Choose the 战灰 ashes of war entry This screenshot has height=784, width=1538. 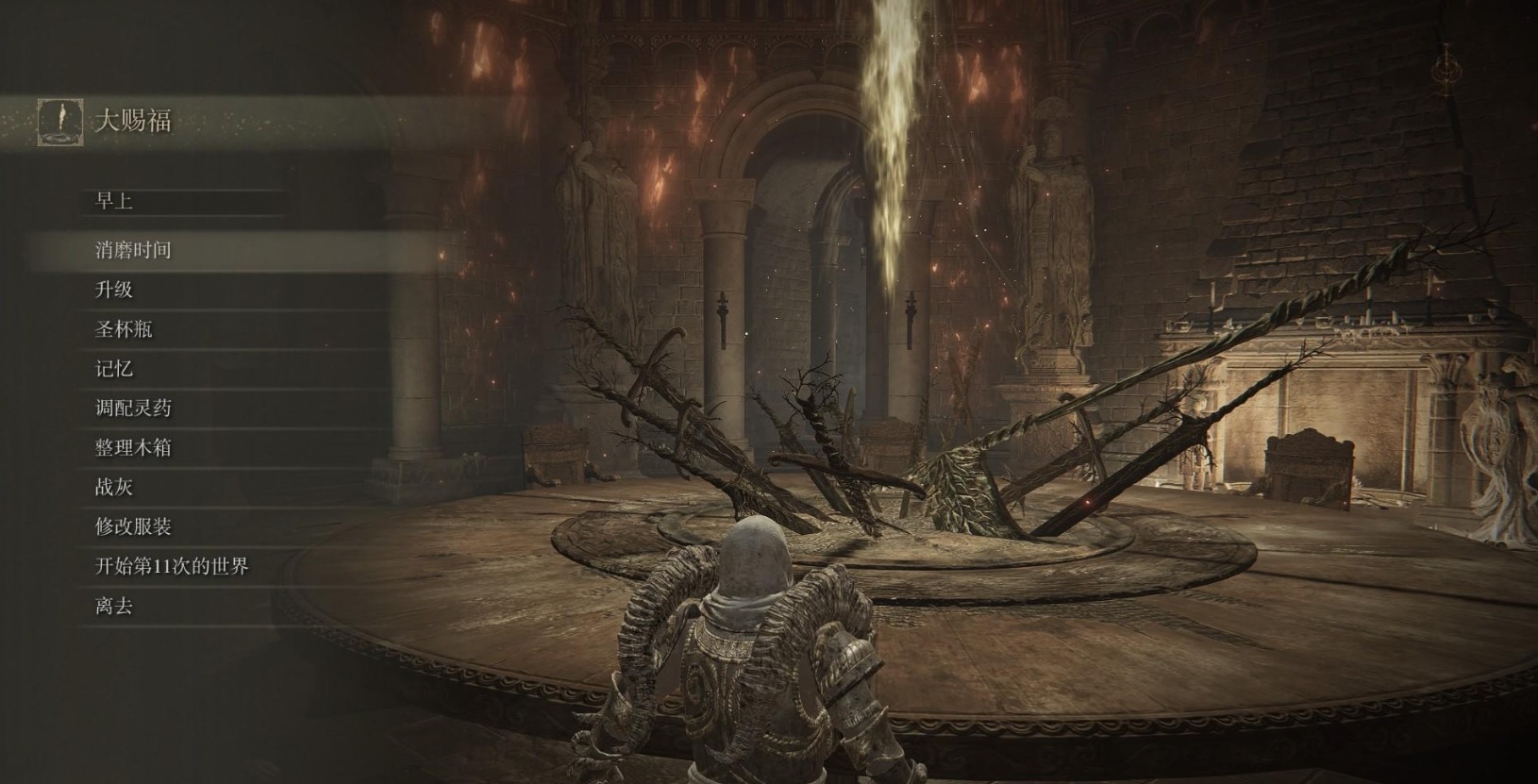[114, 488]
